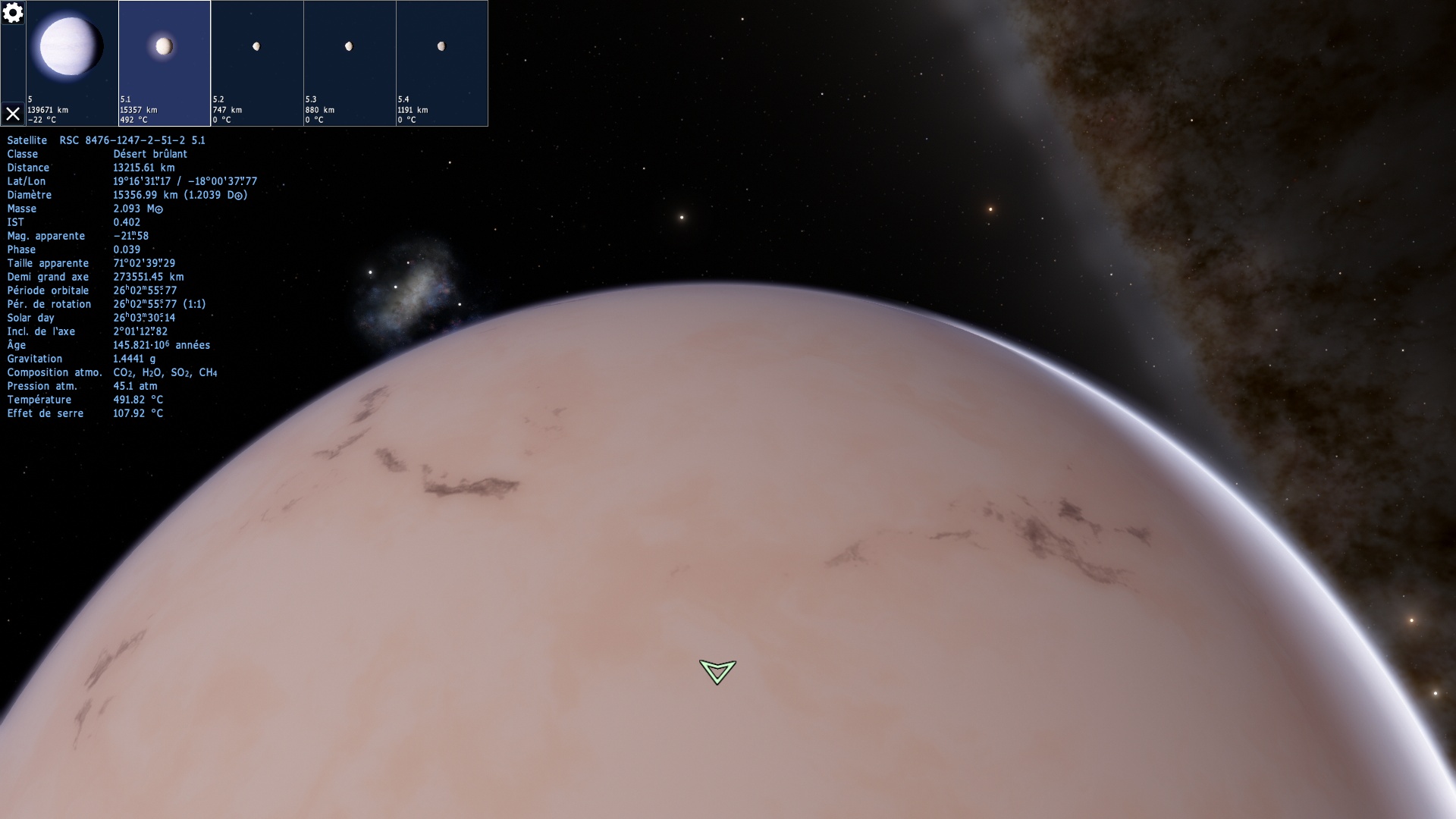Click the green triangular selection marker
The image size is (1456, 819).
click(x=717, y=671)
